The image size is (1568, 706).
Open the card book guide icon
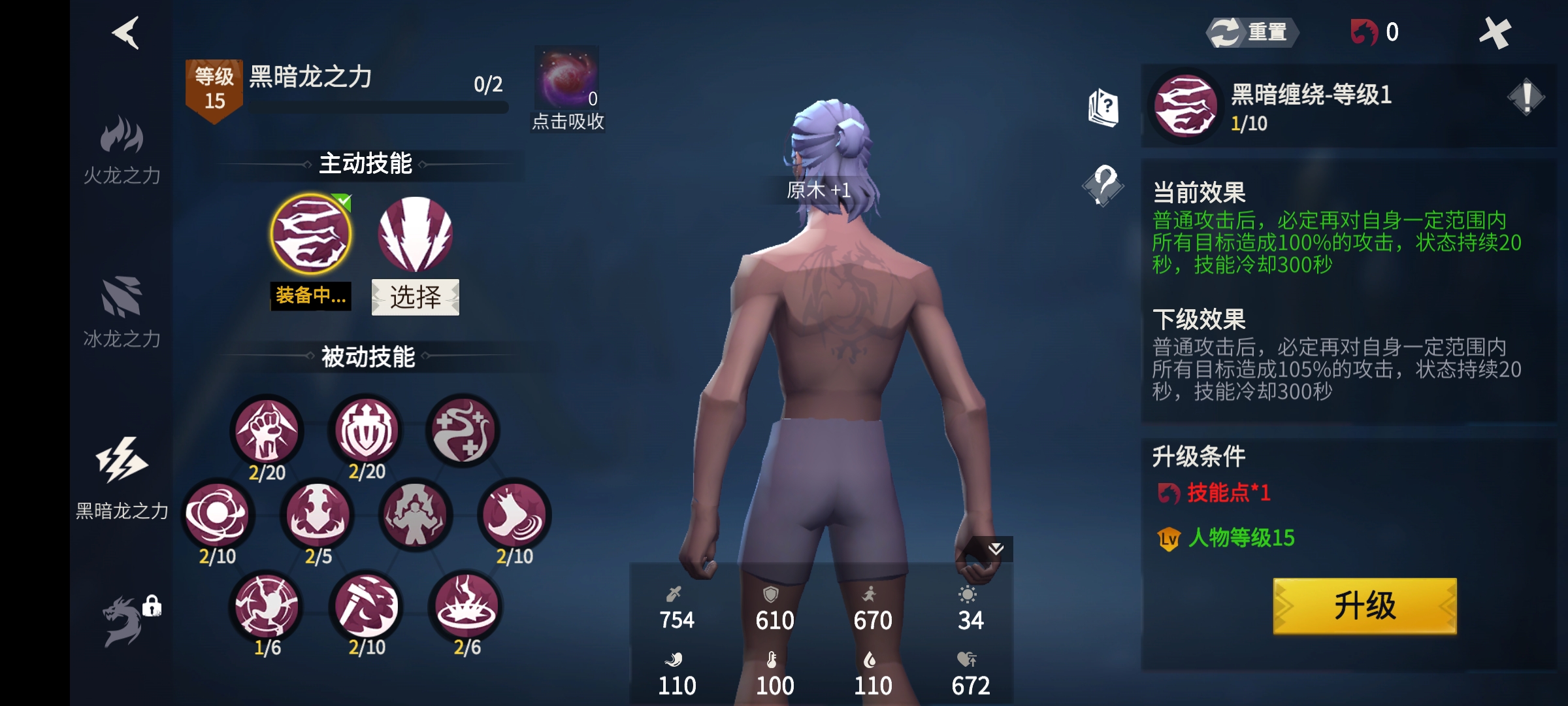(x=1103, y=107)
